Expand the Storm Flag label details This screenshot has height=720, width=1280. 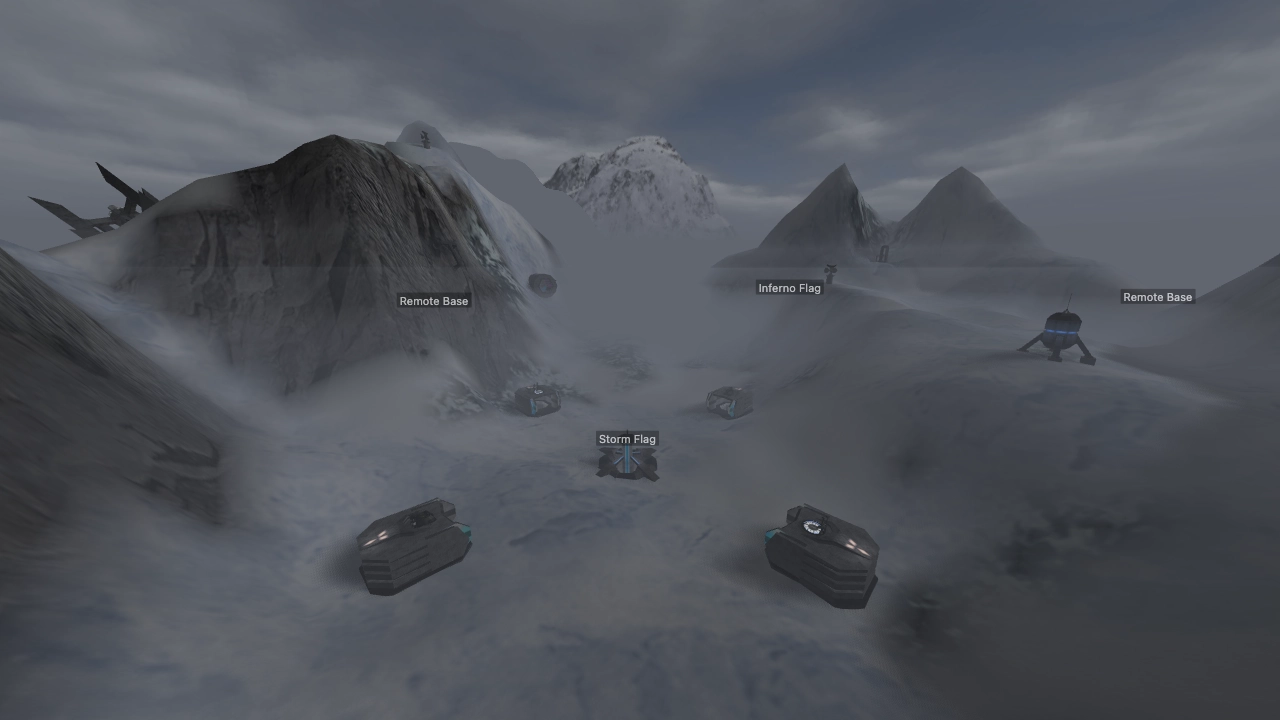(627, 438)
